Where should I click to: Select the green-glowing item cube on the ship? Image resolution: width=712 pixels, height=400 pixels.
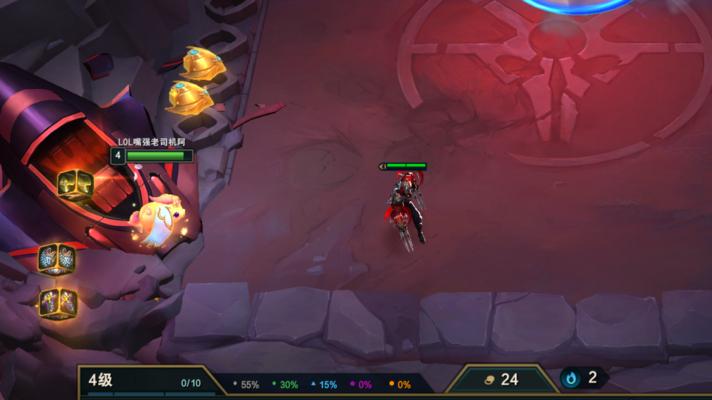point(75,184)
